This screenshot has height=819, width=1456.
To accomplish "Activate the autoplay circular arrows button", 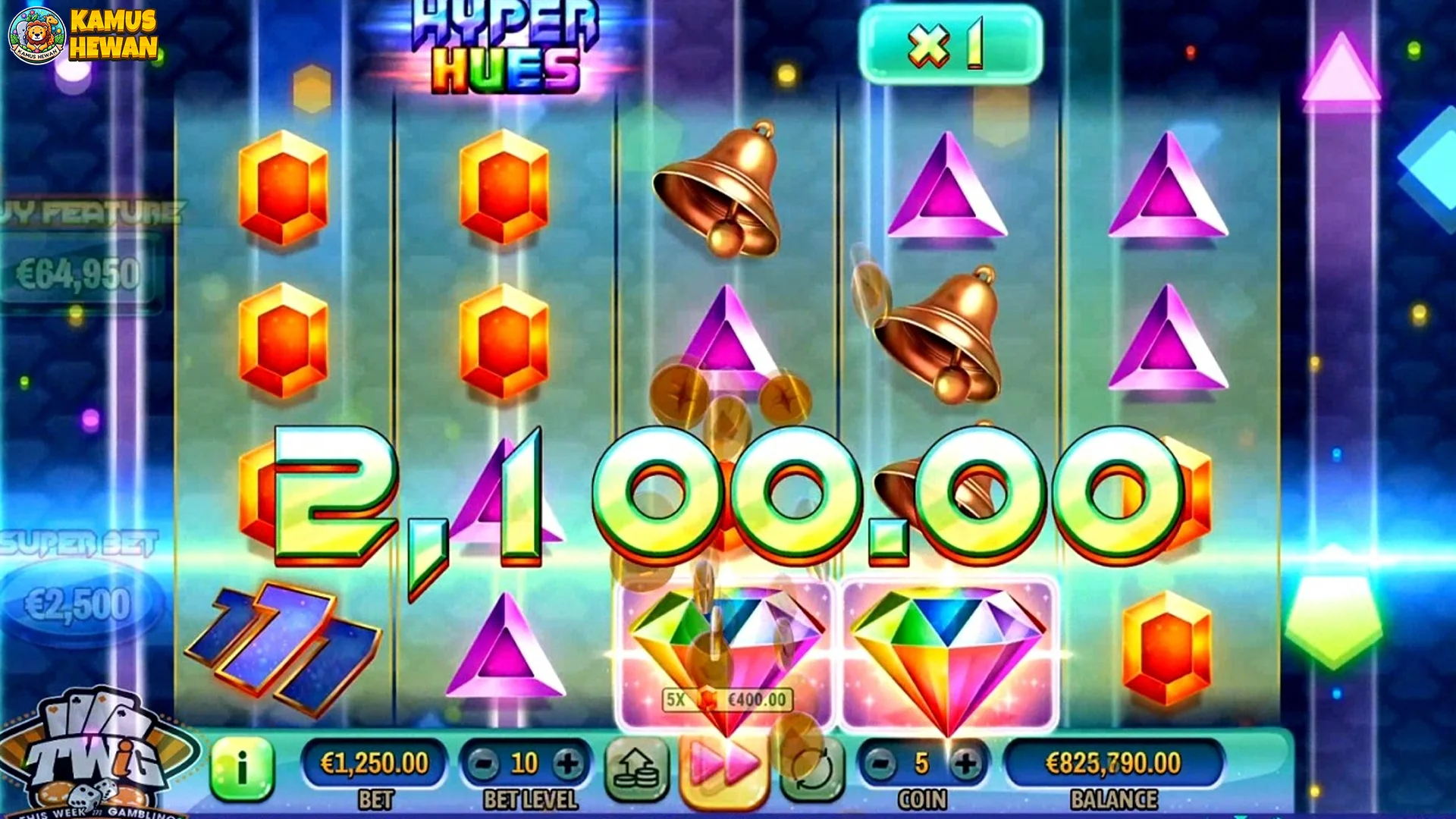I will 812,769.
